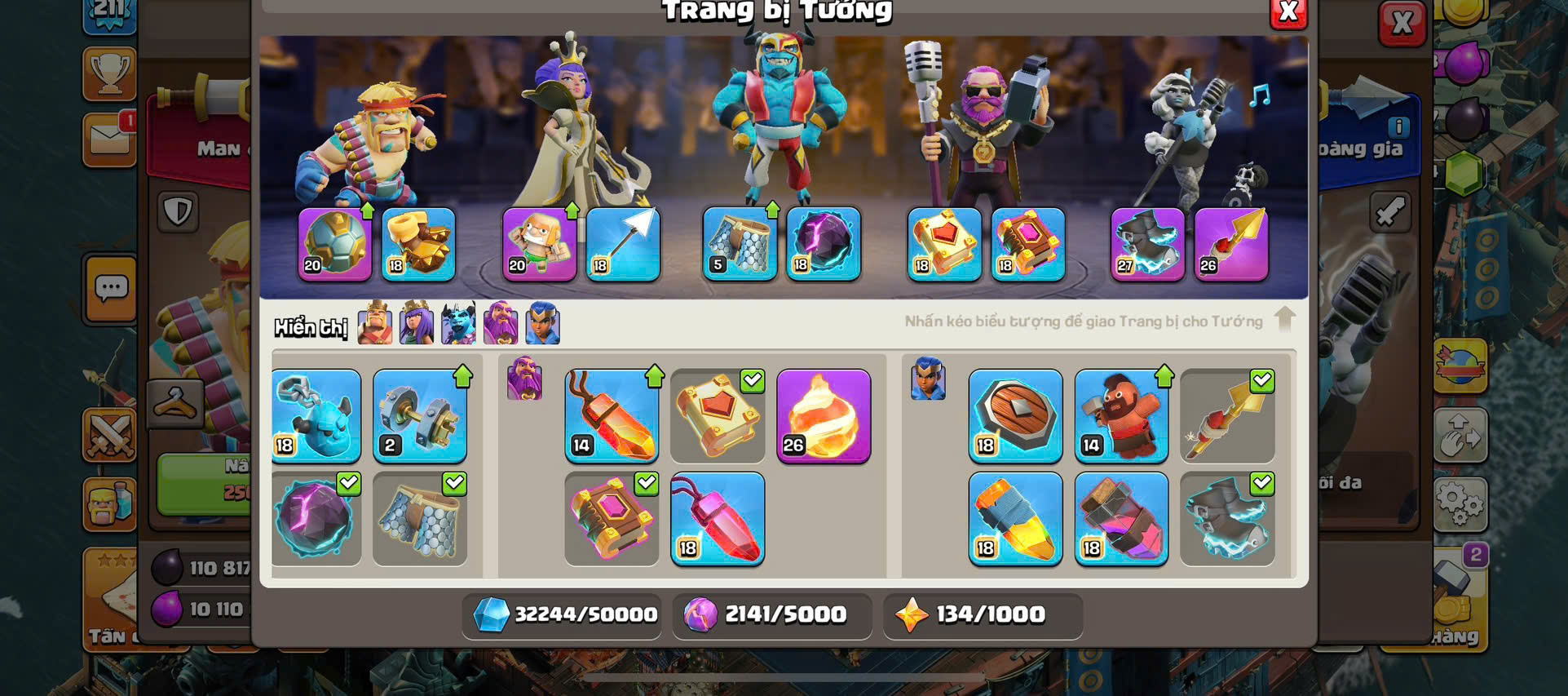Select the Archer Queen filter icon

point(417,323)
